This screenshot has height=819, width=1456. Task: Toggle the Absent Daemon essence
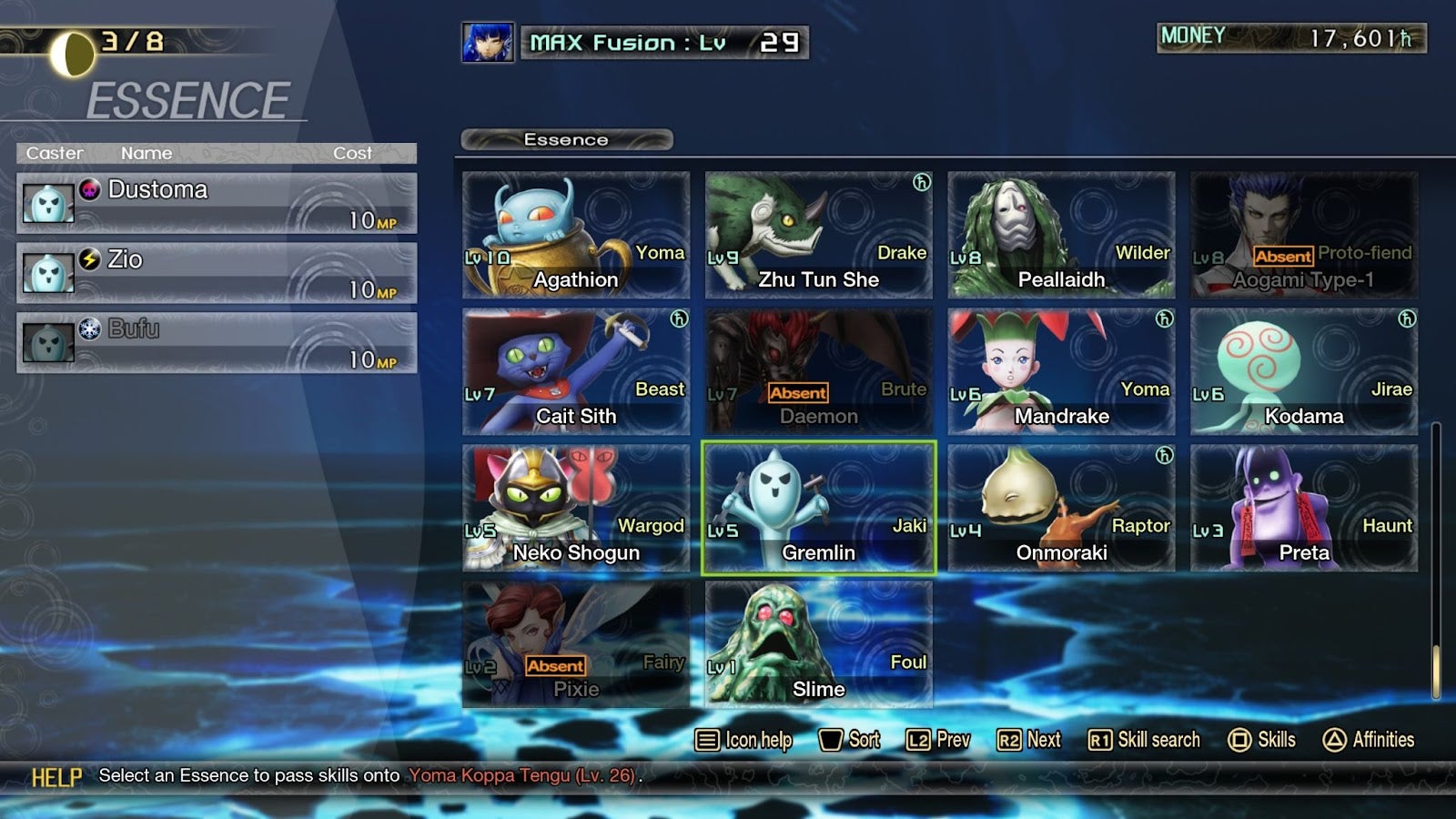tap(819, 370)
